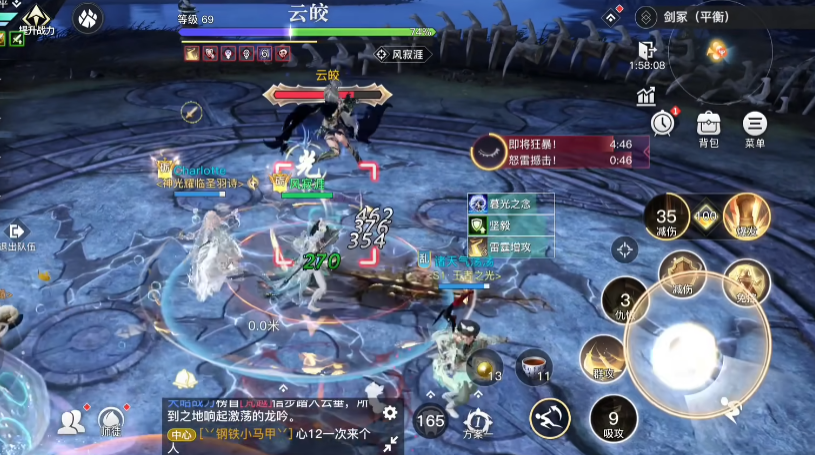This screenshot has width=815, height=455.
Task: Open chat settings gear
Action: [390, 412]
